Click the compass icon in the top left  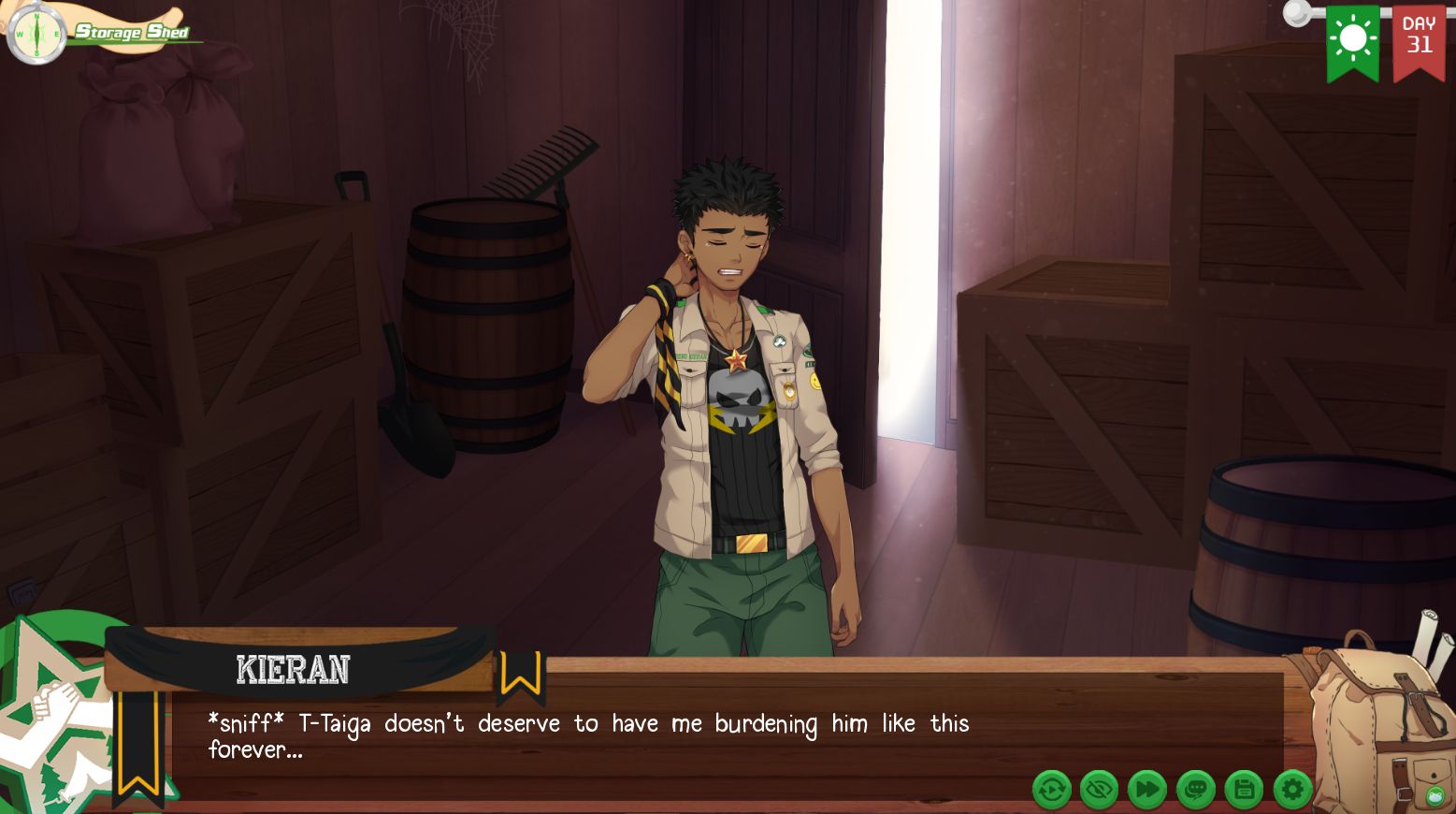(x=35, y=31)
